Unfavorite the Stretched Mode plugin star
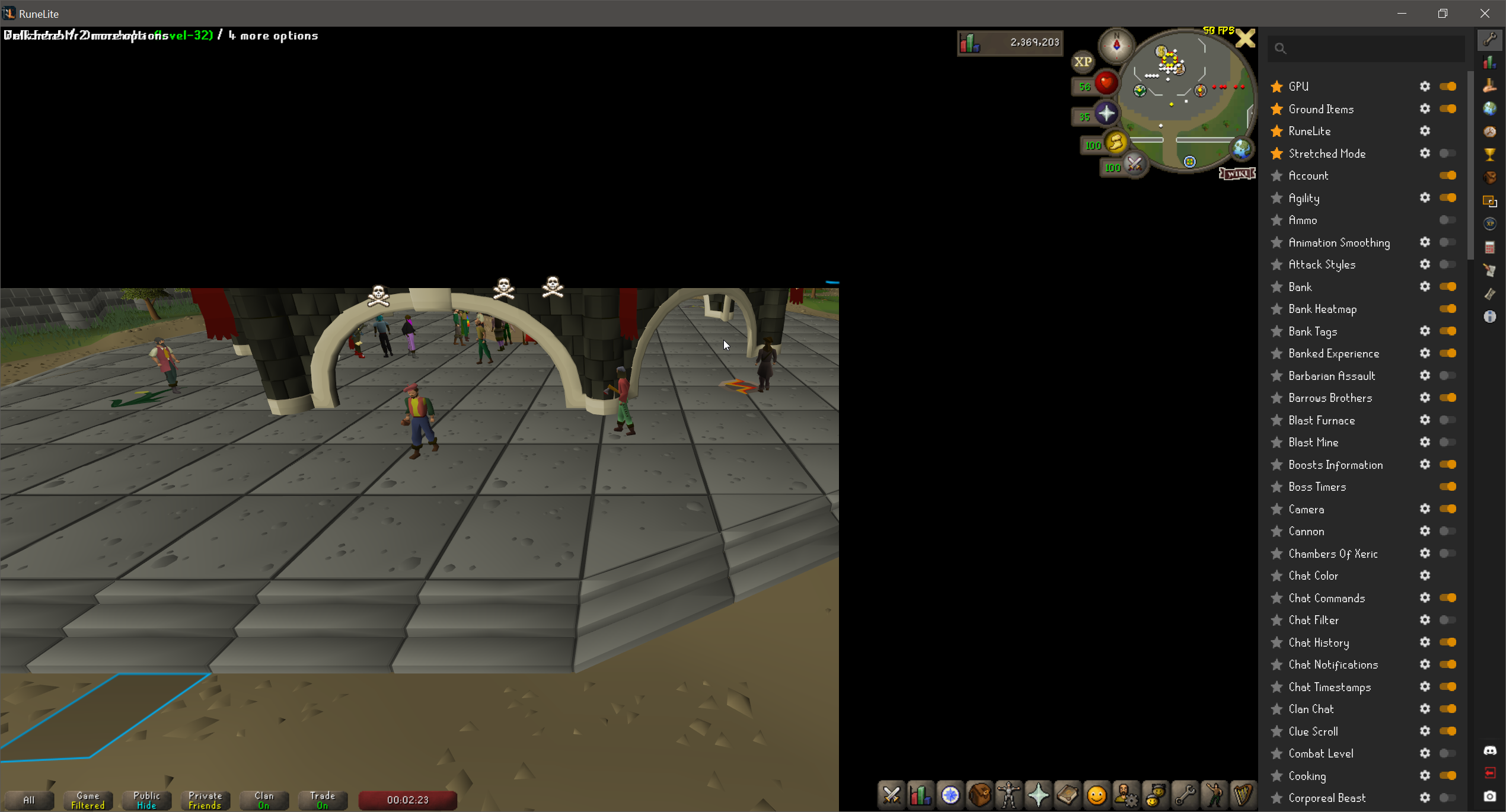The width and height of the screenshot is (1506, 812). coord(1277,153)
